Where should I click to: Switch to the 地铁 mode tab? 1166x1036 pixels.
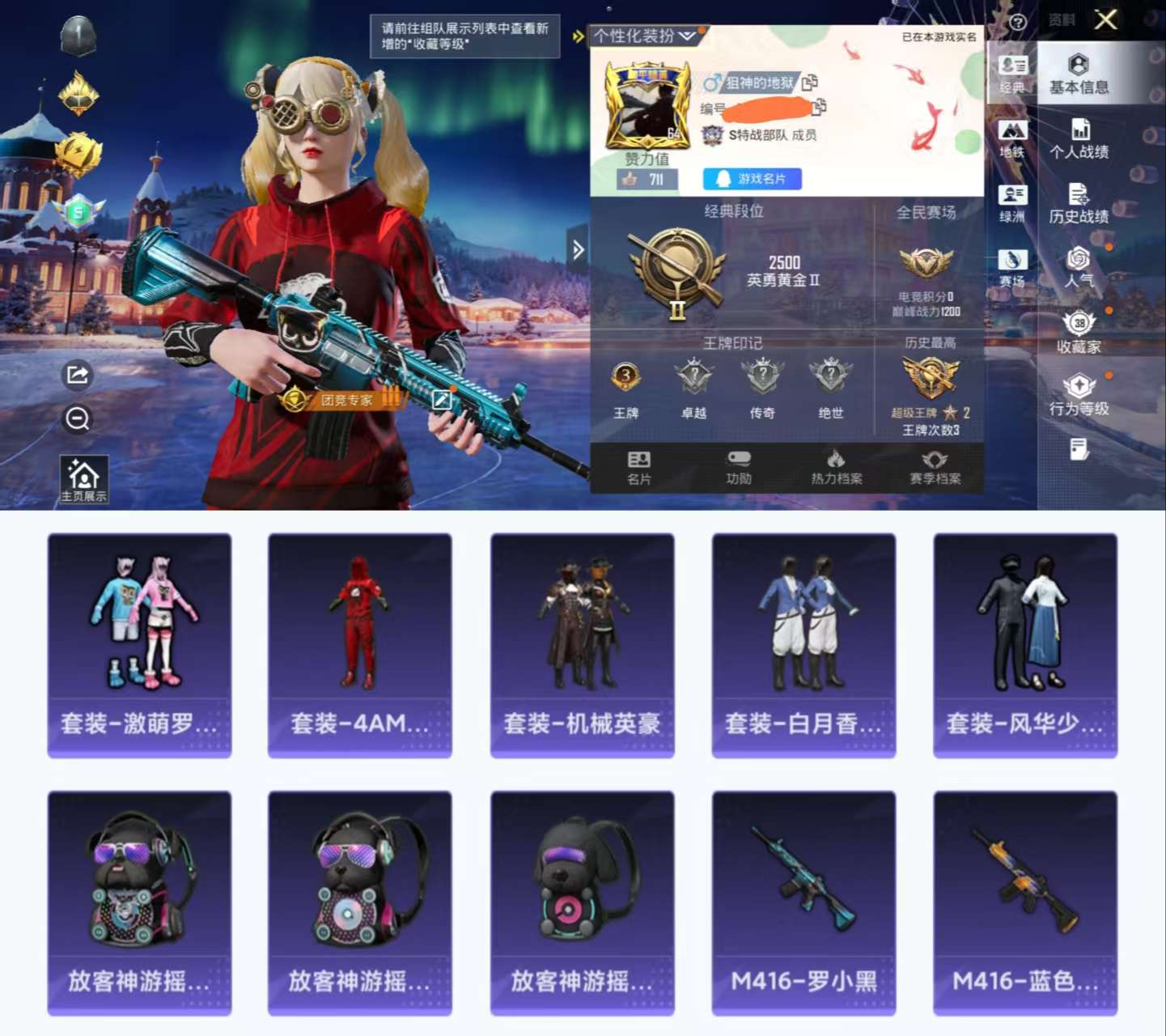click(1012, 138)
